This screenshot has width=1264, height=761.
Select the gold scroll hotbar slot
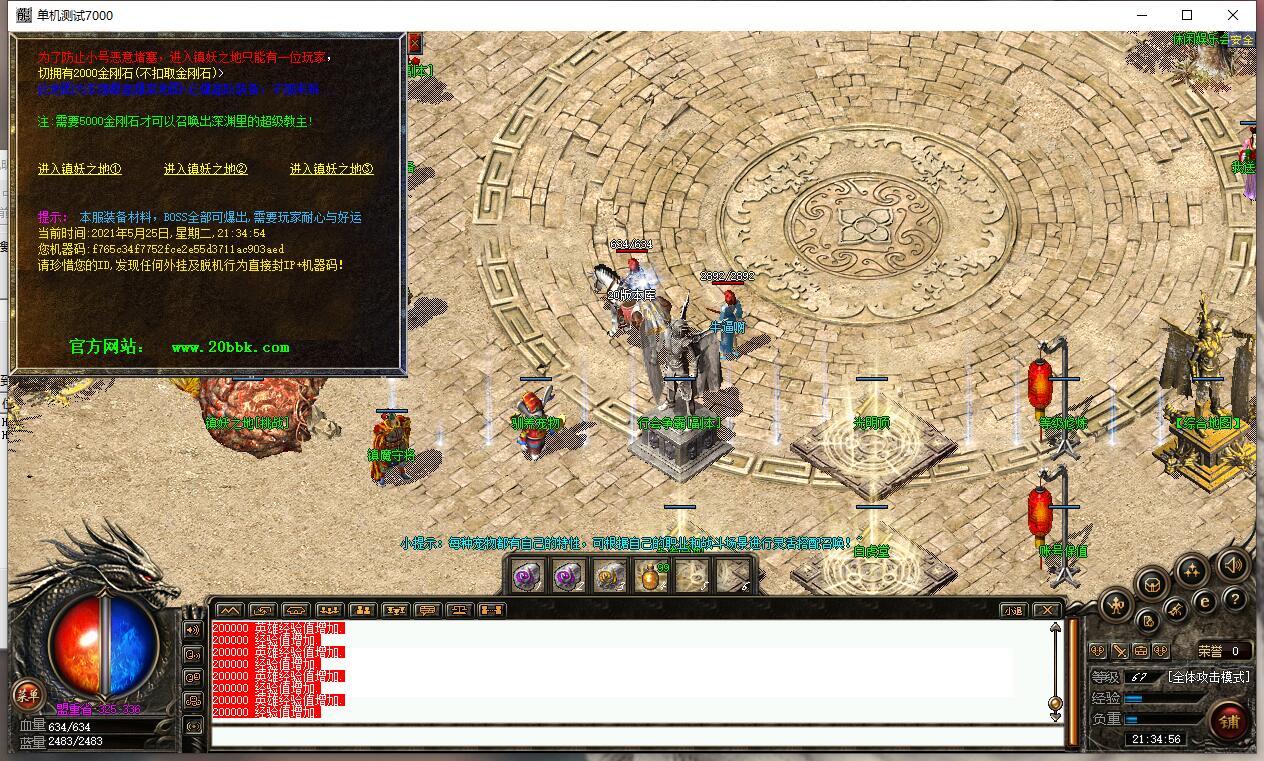pyautogui.click(x=610, y=577)
